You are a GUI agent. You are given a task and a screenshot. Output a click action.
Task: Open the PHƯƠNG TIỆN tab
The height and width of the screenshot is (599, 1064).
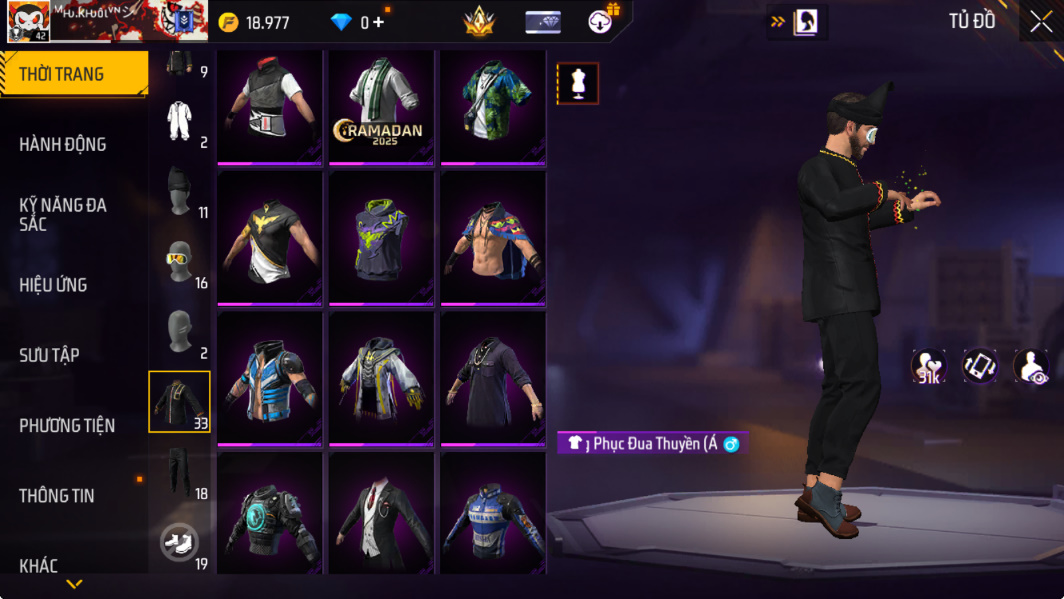(x=67, y=426)
